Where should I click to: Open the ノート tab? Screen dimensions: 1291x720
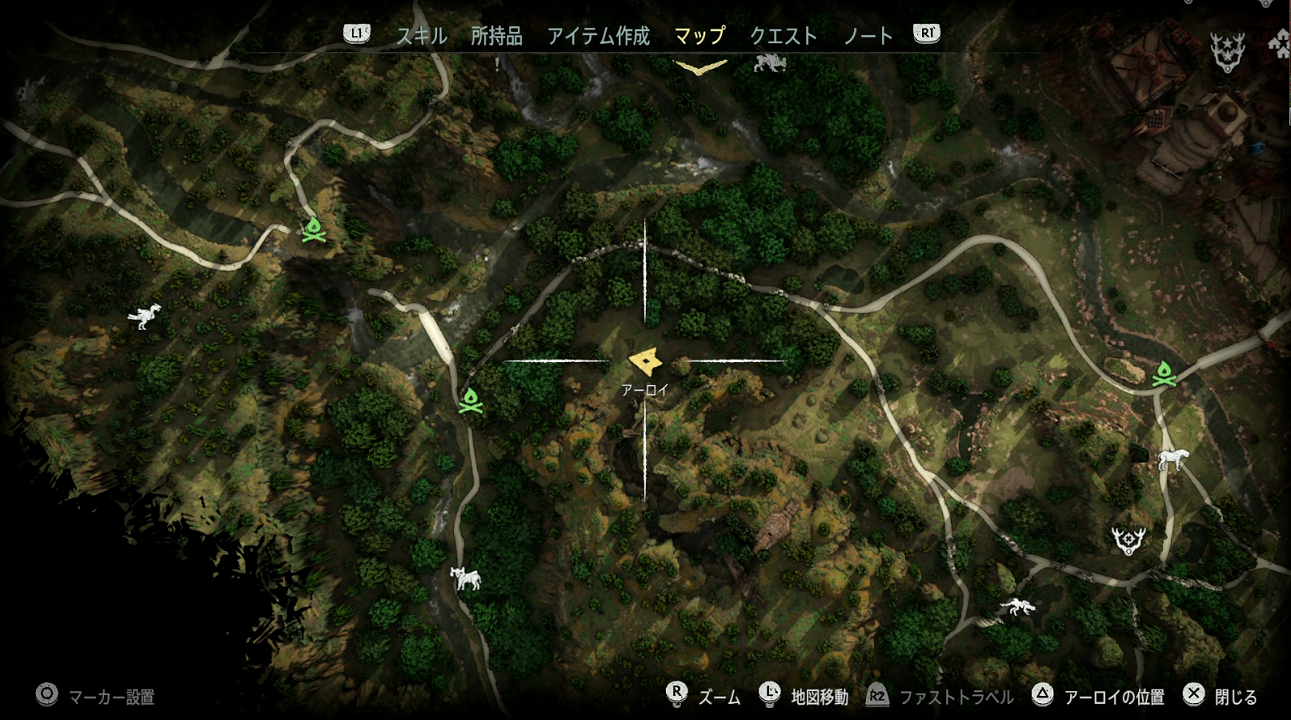(x=868, y=36)
